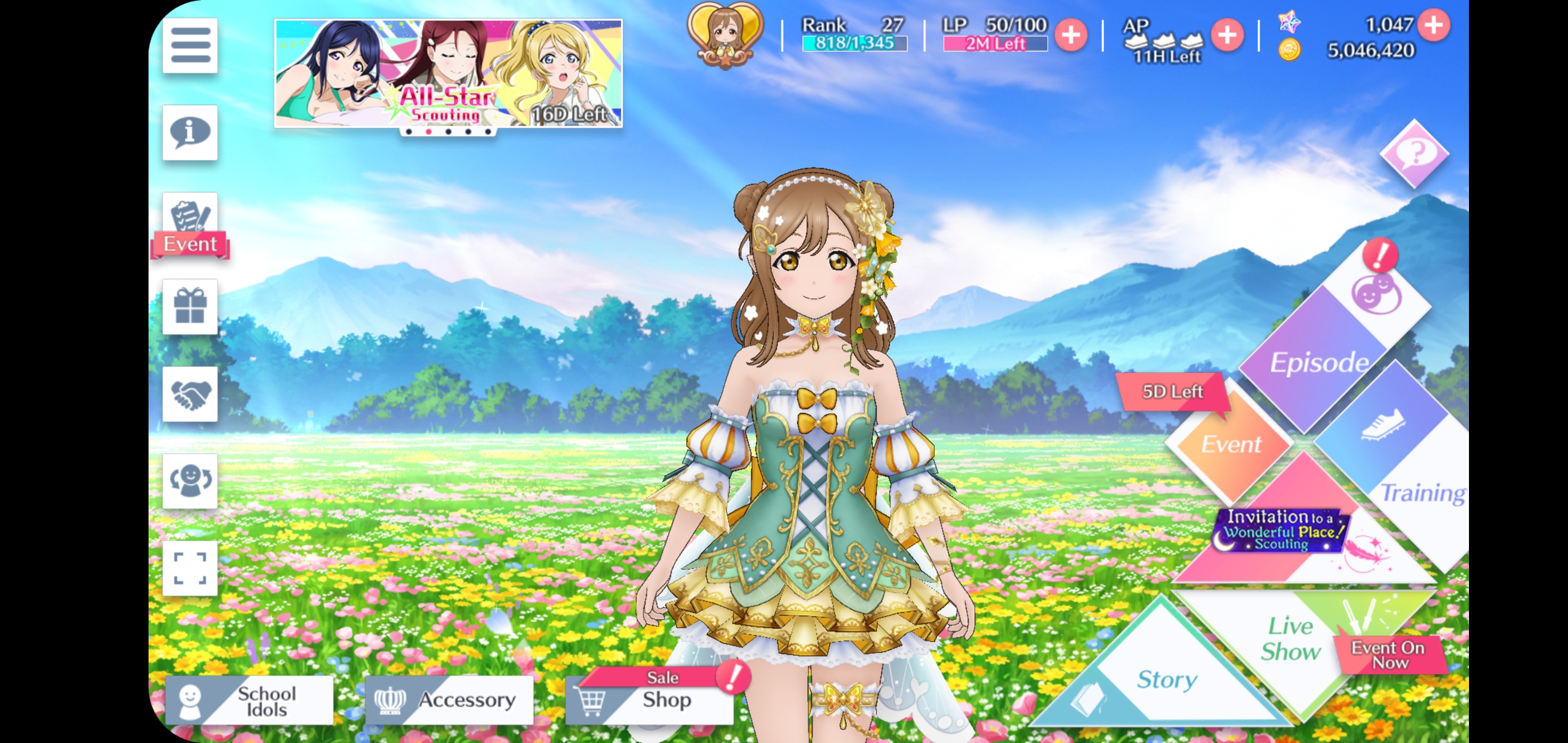This screenshot has width=1568, height=743.
Task: Go to the Episode section
Action: [x=1318, y=359]
